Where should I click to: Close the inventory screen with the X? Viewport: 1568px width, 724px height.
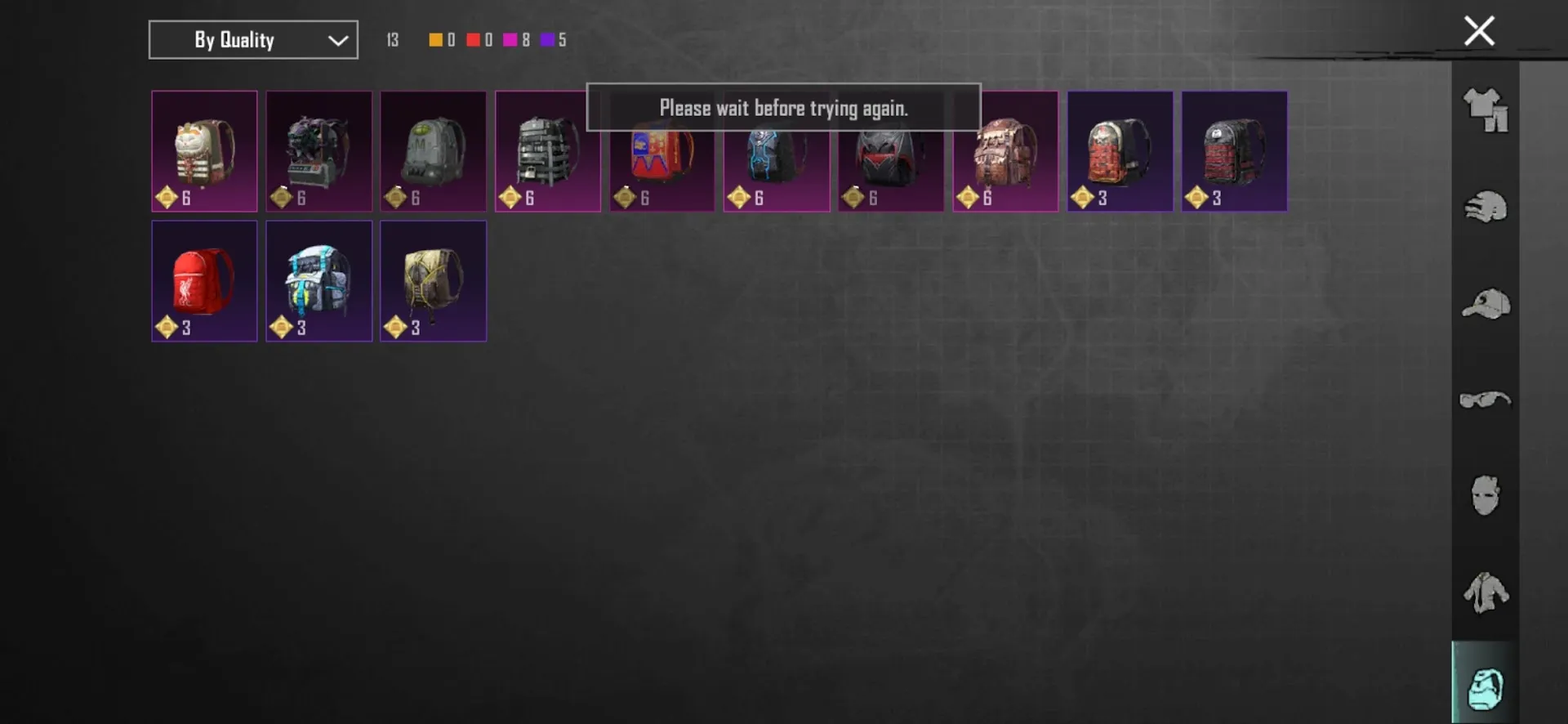click(1479, 30)
